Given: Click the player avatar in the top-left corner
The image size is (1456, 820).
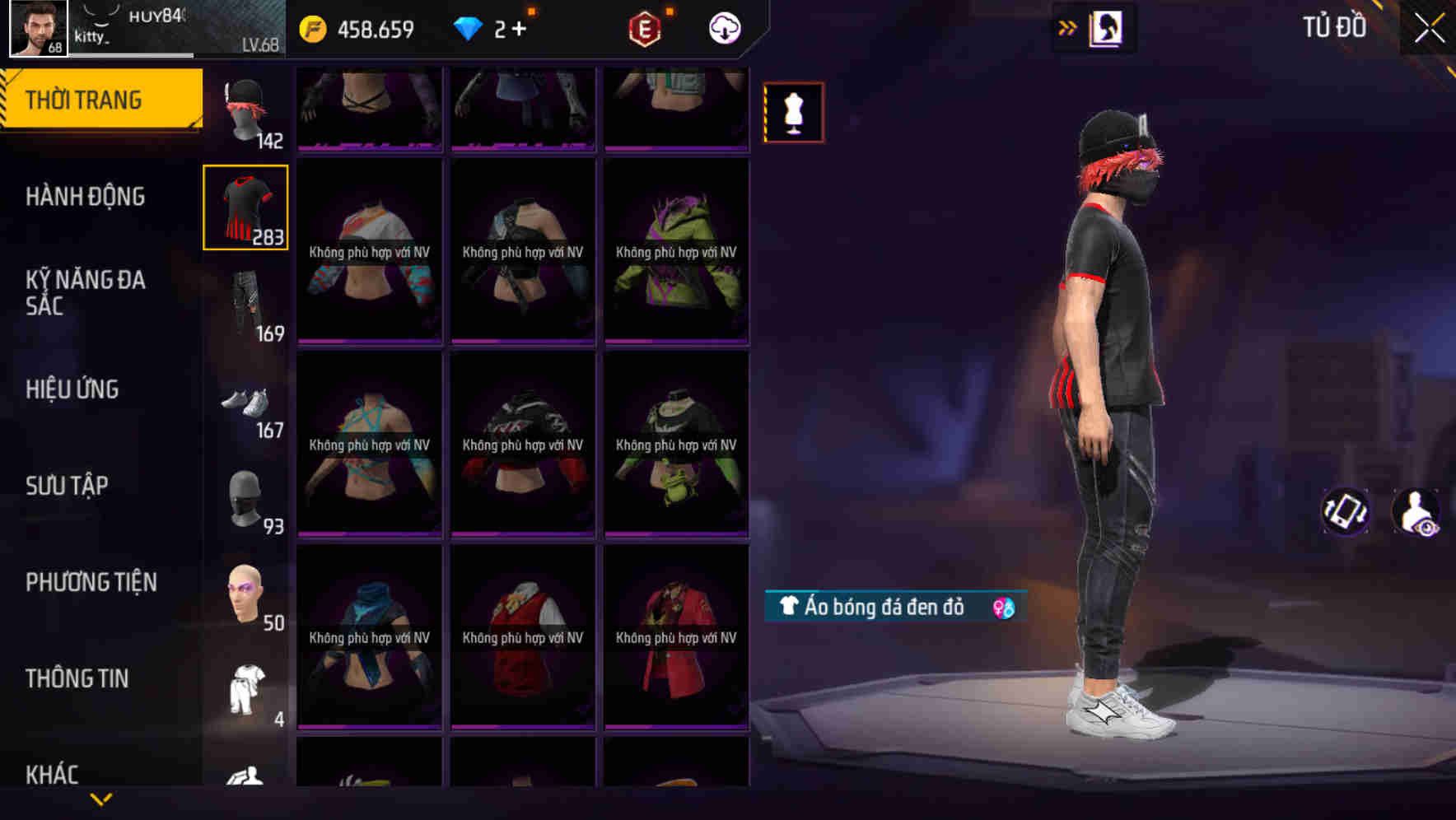Looking at the screenshot, I should [33, 27].
